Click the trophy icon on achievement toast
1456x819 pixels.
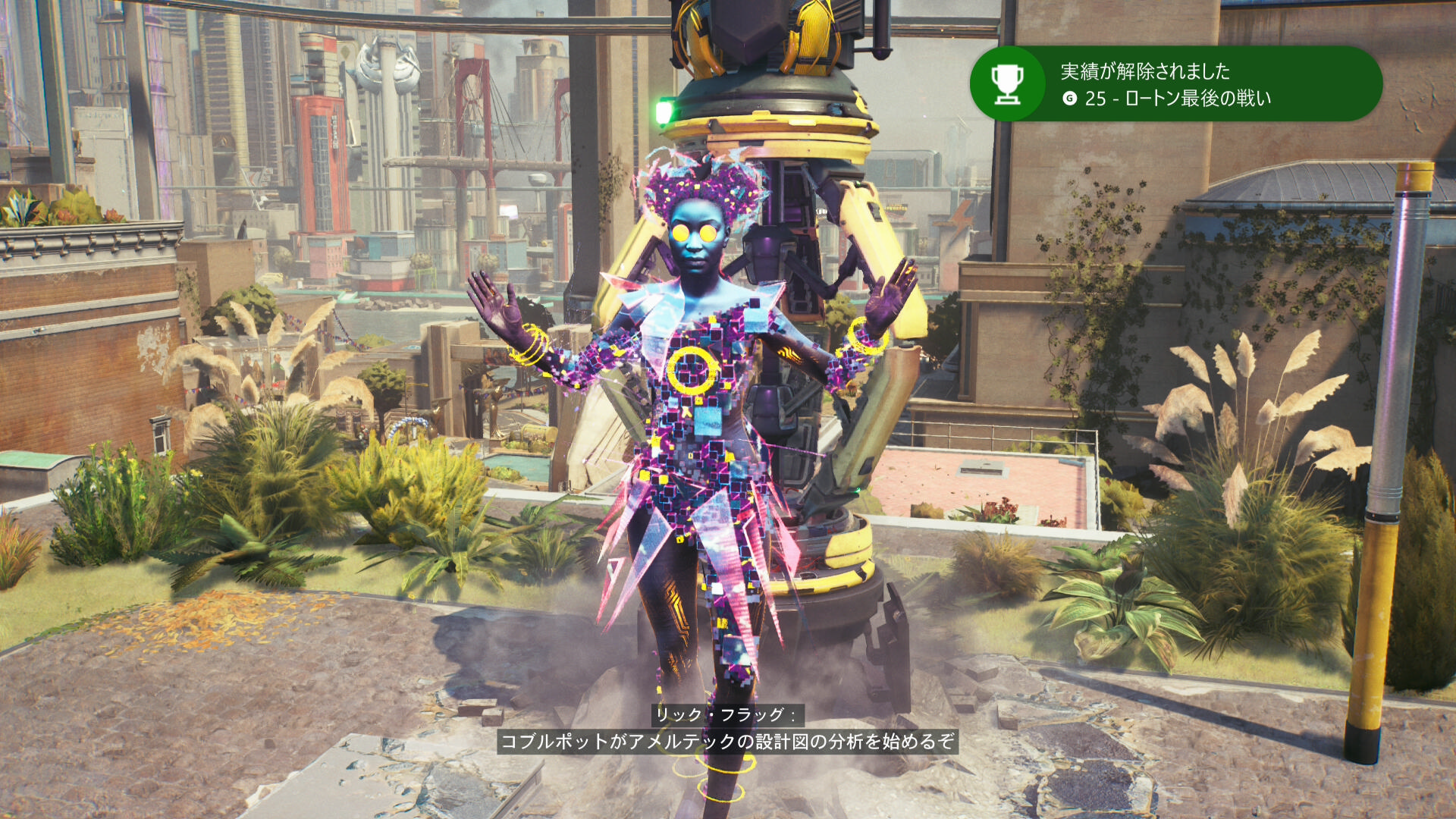click(1008, 84)
